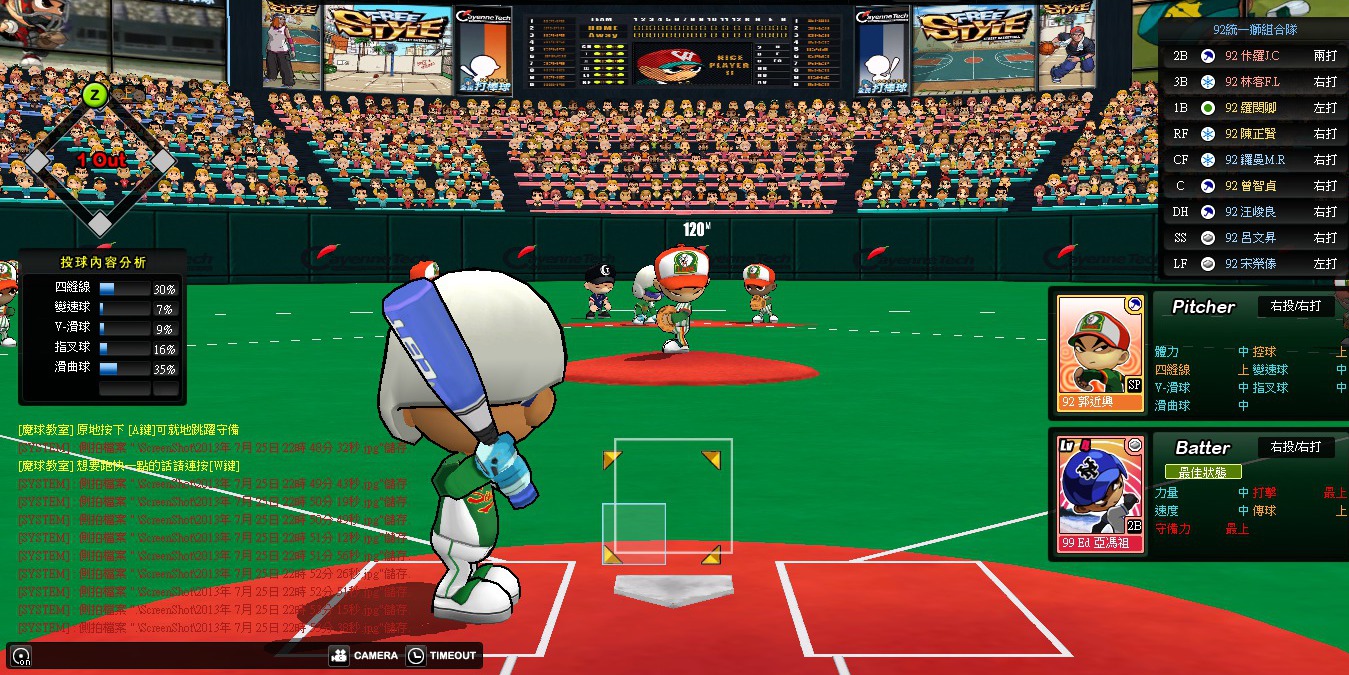Select the catcher (C) lineup row
The height and width of the screenshot is (675, 1349).
(x=1255, y=186)
